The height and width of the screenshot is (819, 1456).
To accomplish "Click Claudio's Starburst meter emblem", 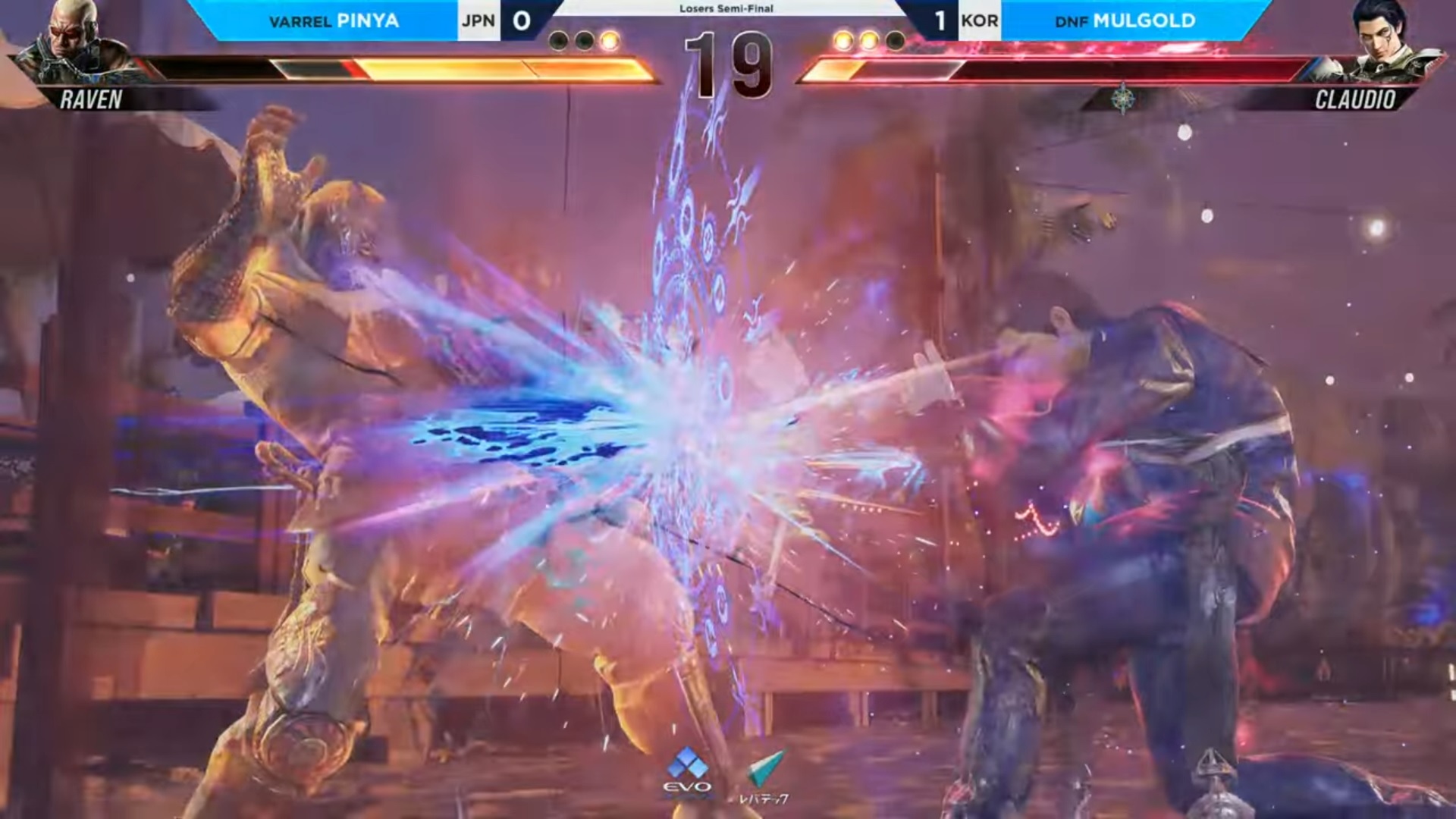I will [x=1124, y=97].
